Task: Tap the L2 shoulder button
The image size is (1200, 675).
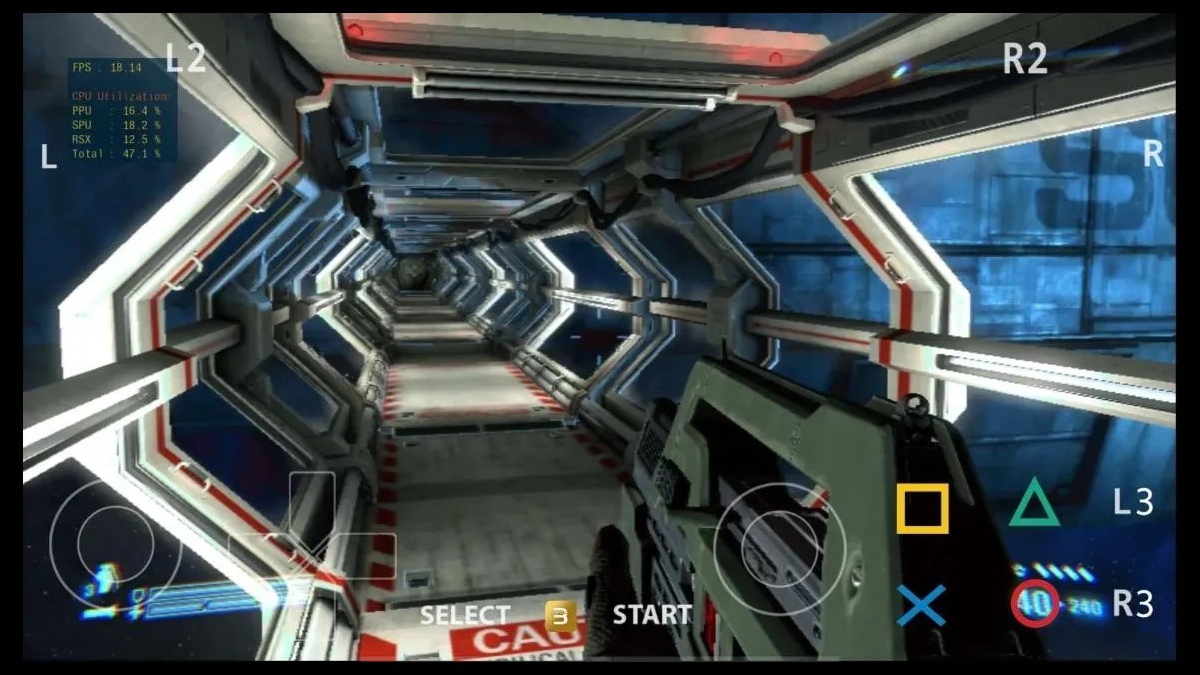Action: tap(185, 59)
